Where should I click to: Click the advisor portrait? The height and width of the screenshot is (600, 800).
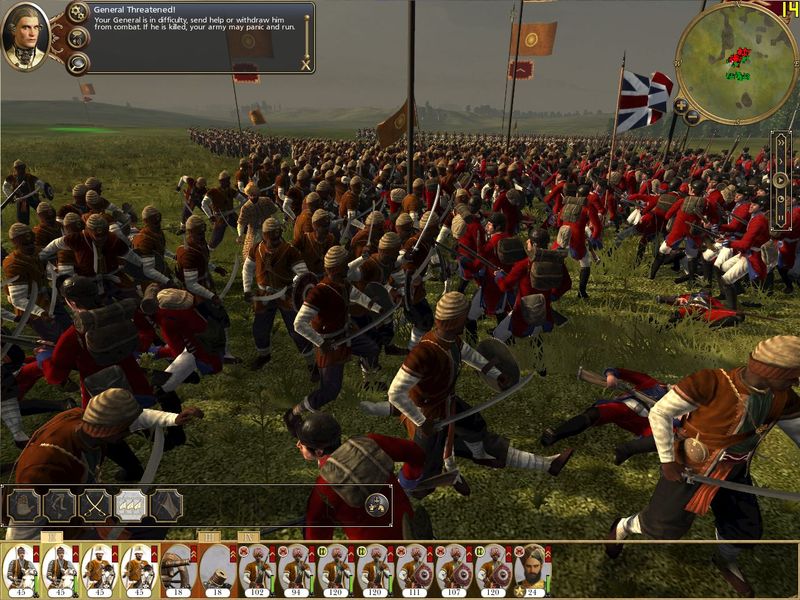27,37
